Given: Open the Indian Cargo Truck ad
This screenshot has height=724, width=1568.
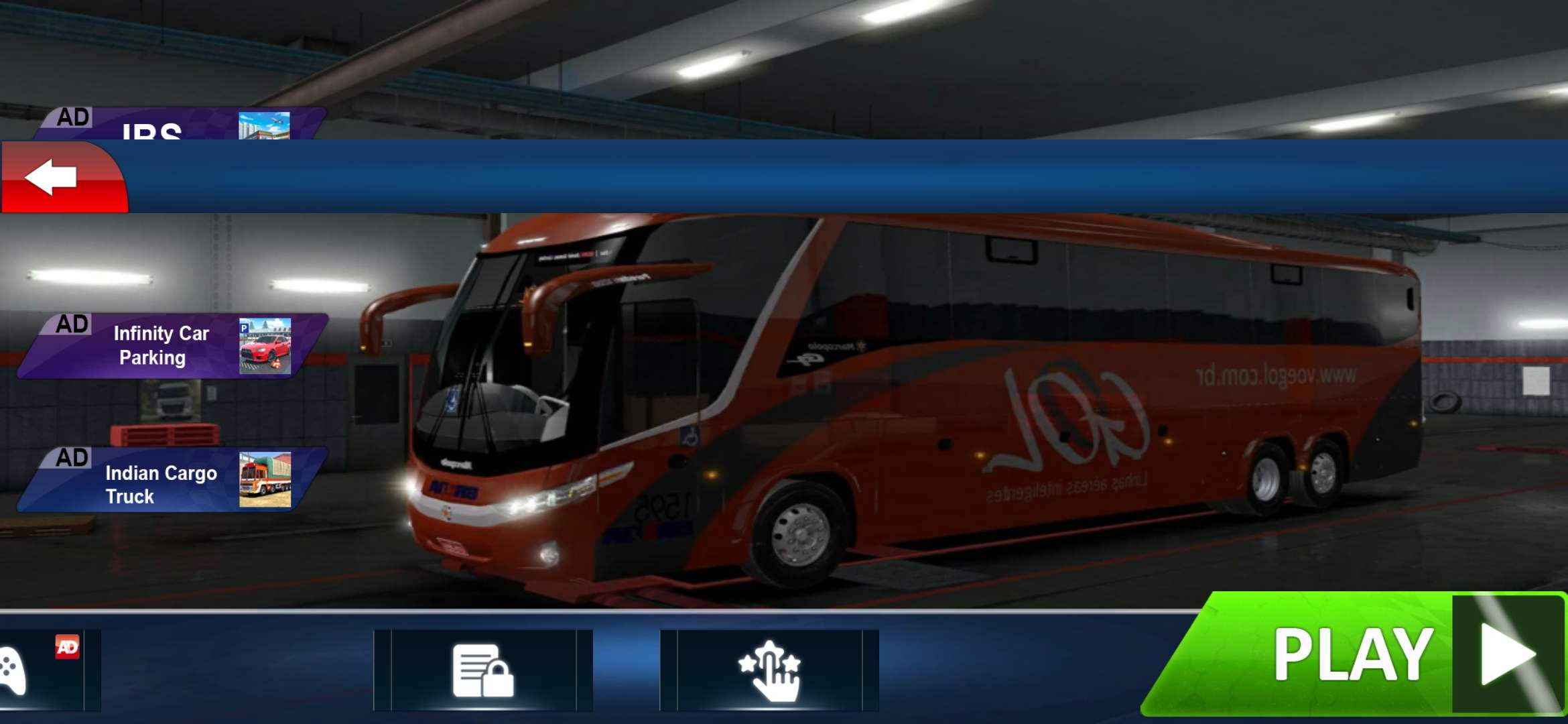Looking at the screenshot, I should tap(173, 481).
